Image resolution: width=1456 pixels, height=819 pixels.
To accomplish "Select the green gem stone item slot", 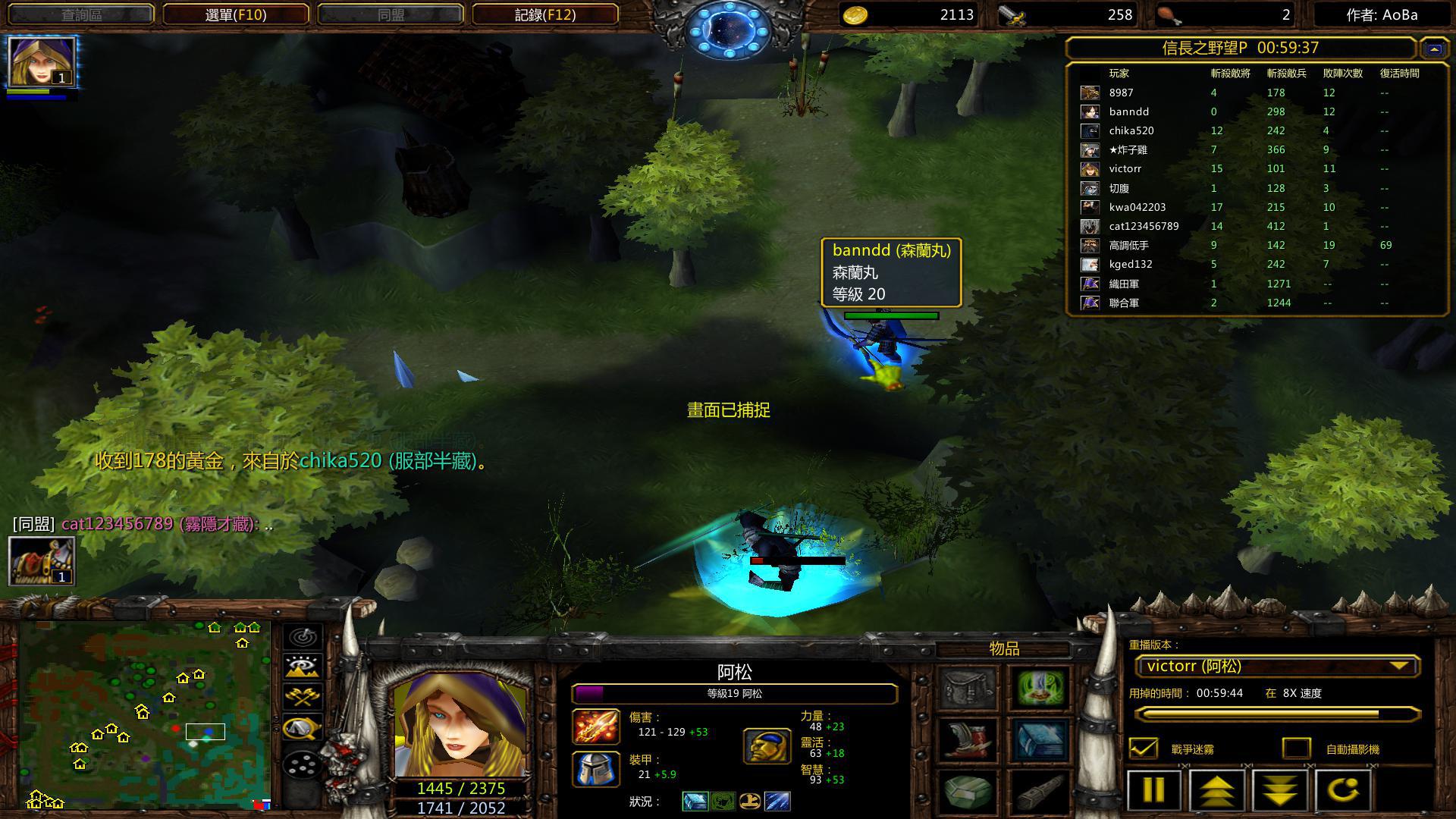I will tap(968, 792).
